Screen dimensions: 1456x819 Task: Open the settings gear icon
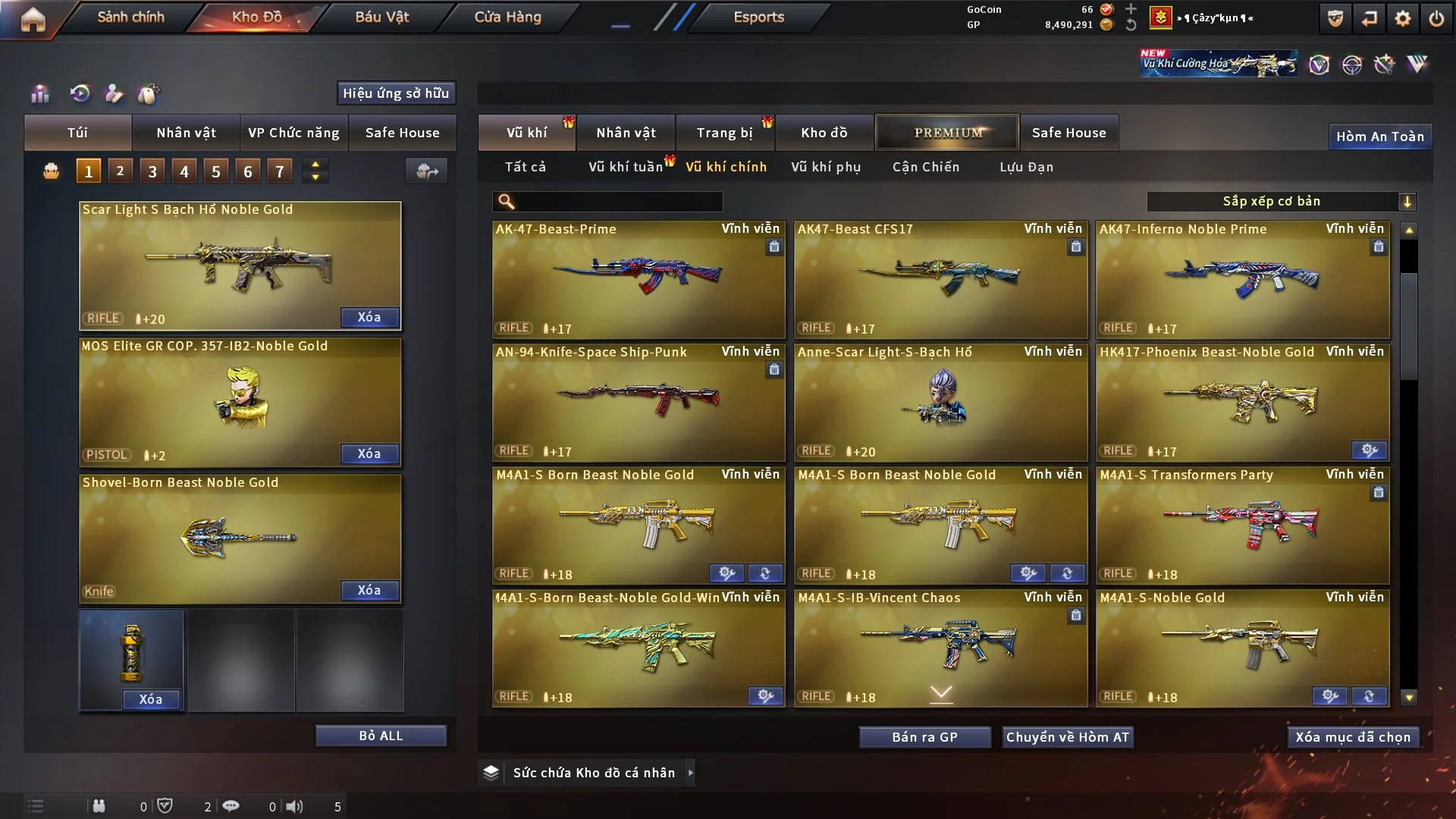coord(1402,18)
